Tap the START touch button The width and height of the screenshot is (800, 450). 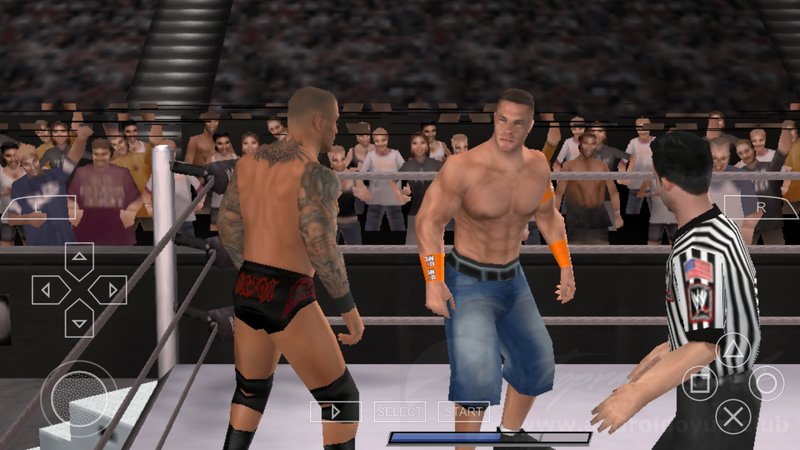pos(463,411)
